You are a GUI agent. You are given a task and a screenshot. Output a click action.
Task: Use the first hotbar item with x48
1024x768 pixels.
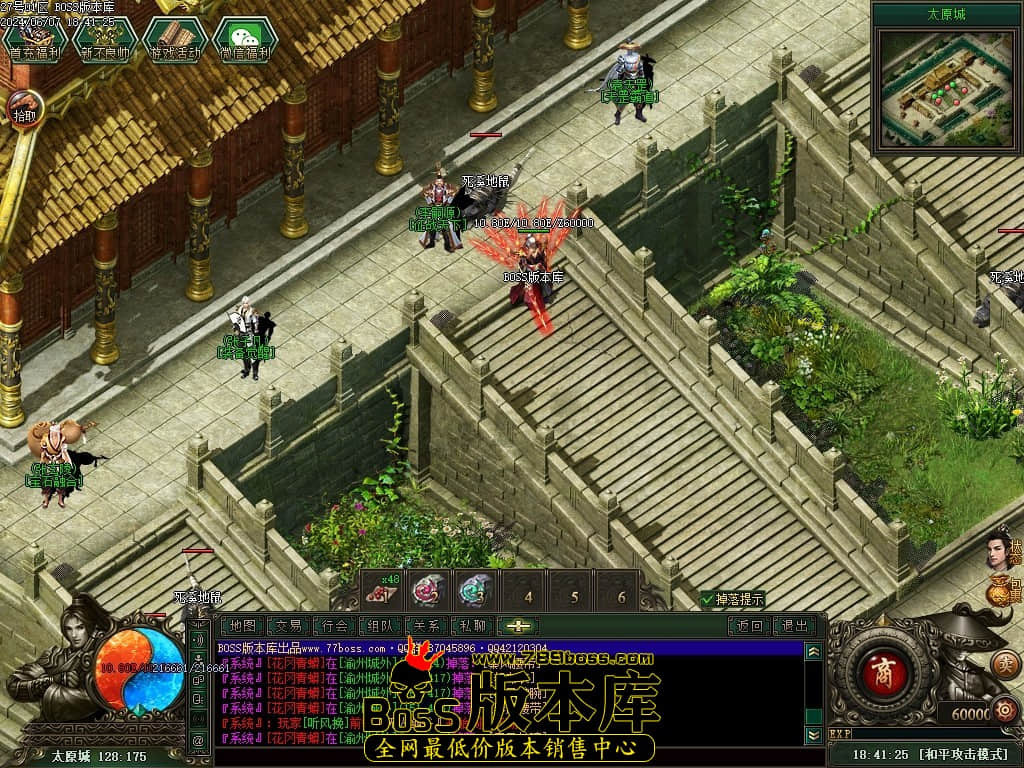pyautogui.click(x=381, y=591)
